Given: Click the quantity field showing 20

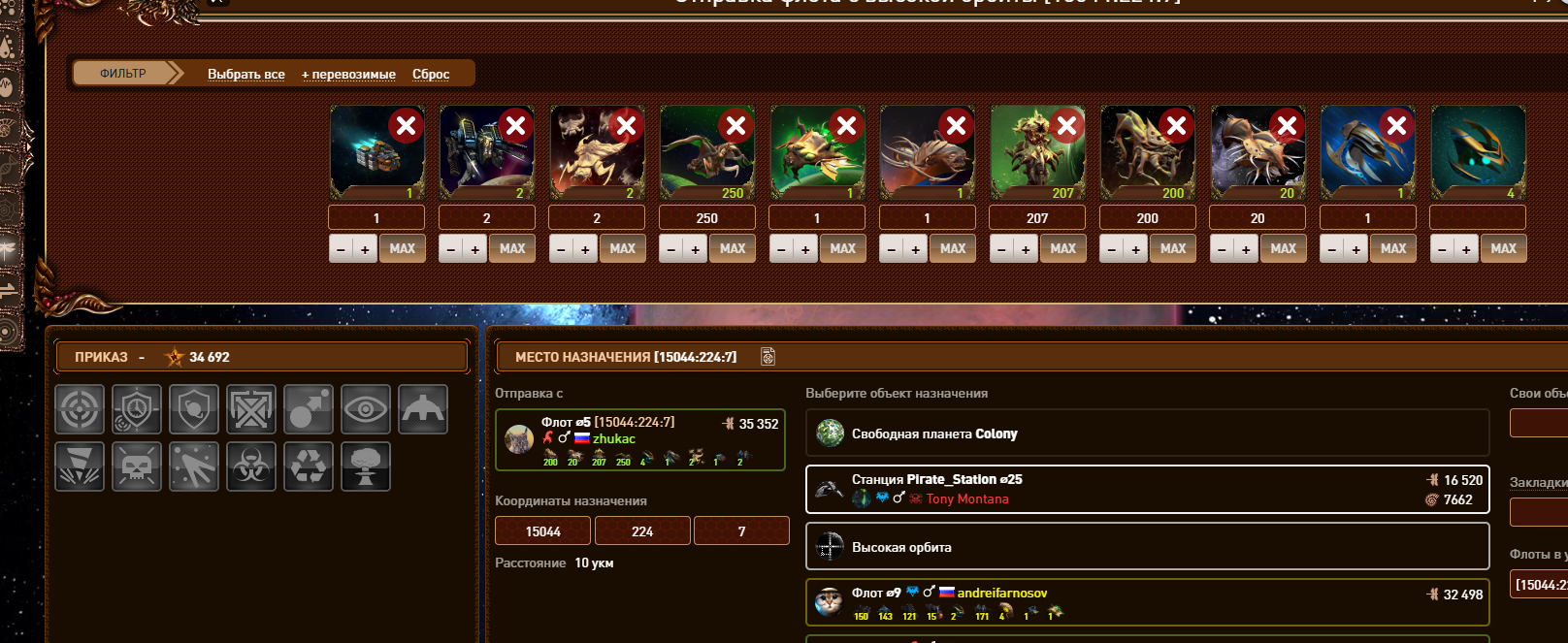Looking at the screenshot, I should [1258, 218].
